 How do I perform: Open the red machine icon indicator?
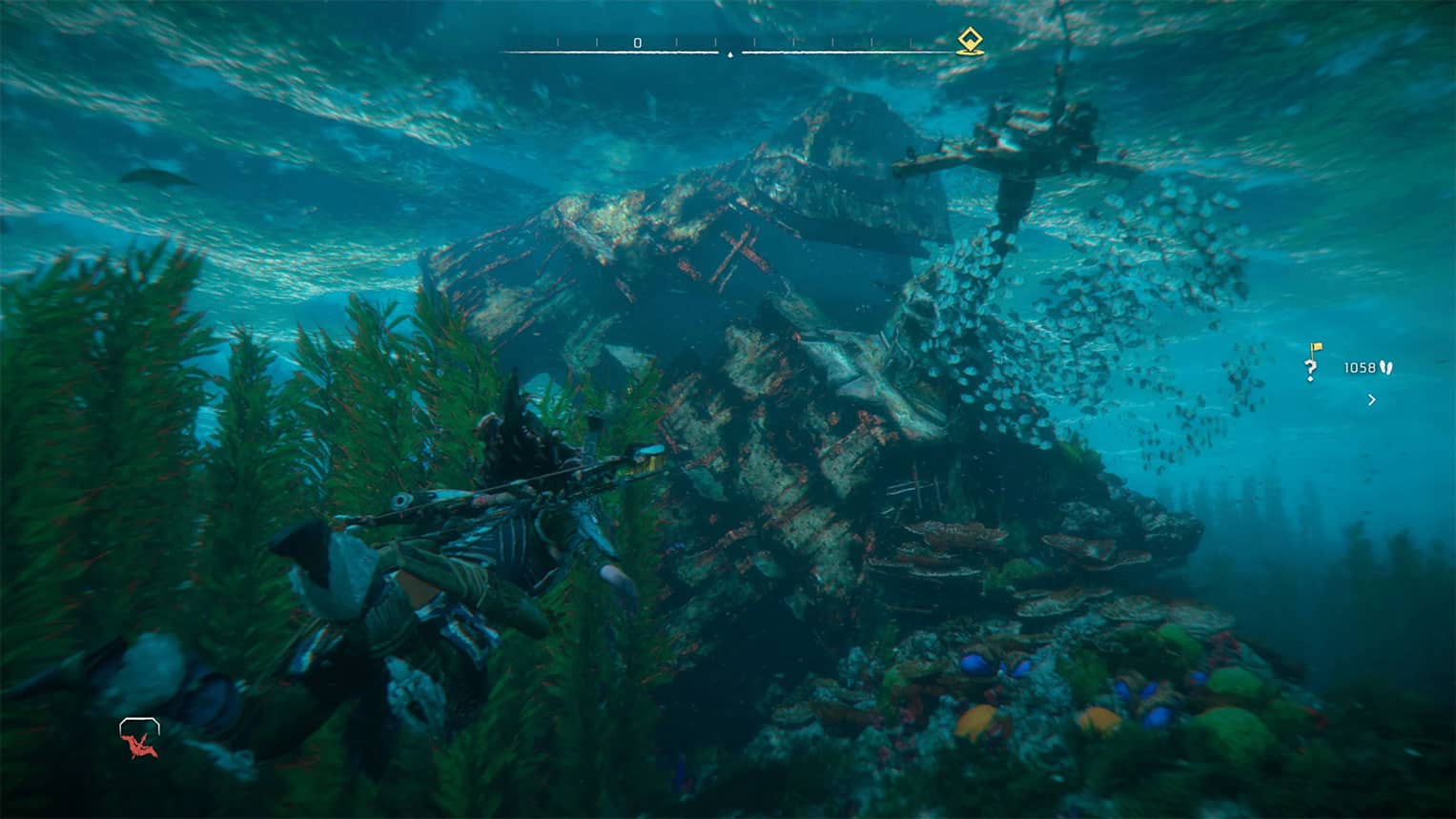tap(139, 740)
